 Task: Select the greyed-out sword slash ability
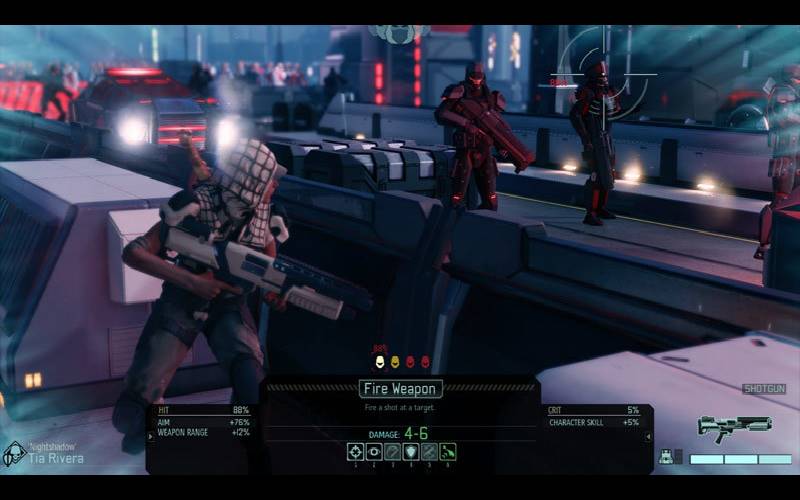tap(430, 452)
